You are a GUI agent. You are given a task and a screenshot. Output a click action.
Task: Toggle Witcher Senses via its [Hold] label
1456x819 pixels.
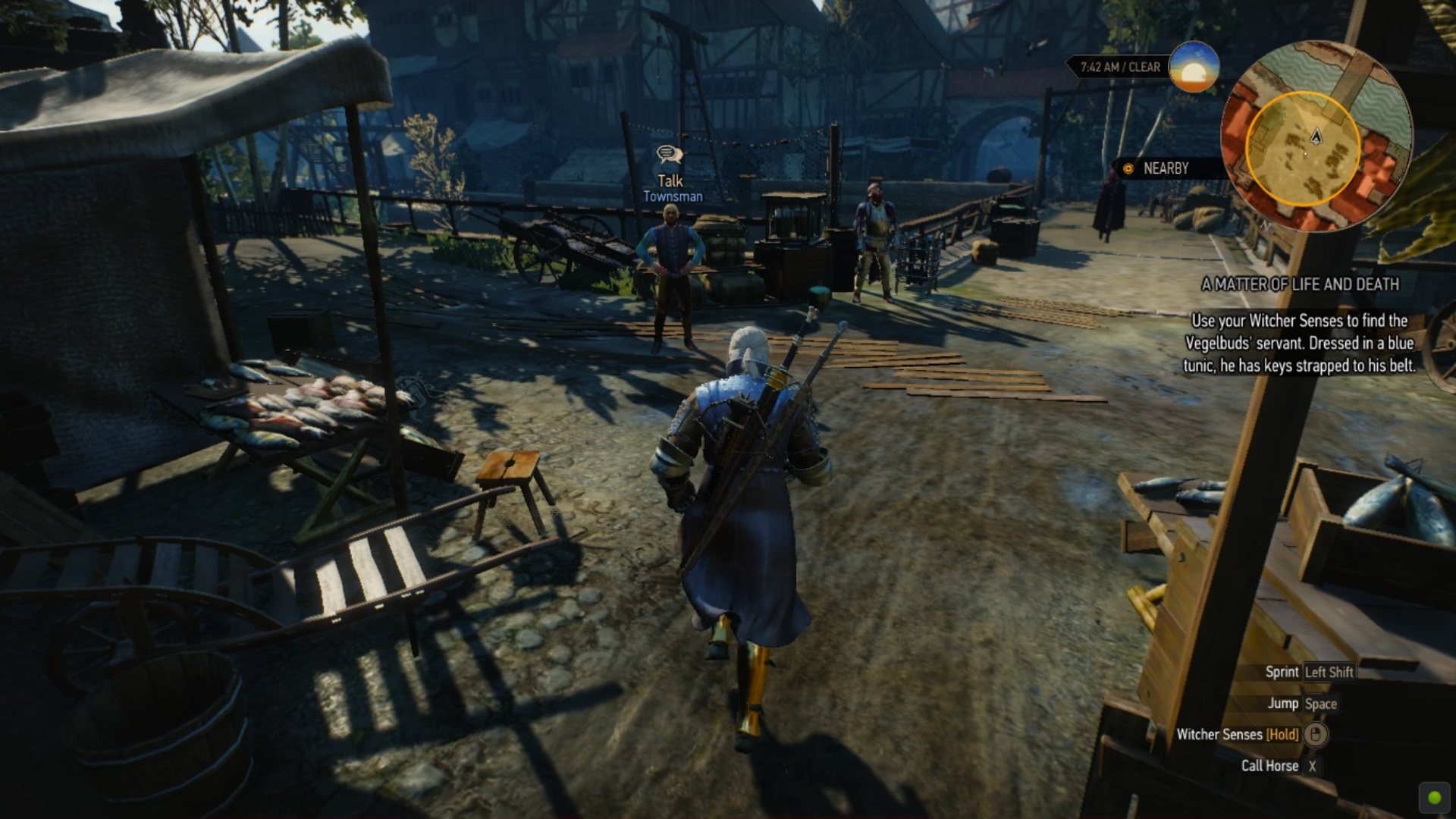pos(1282,735)
